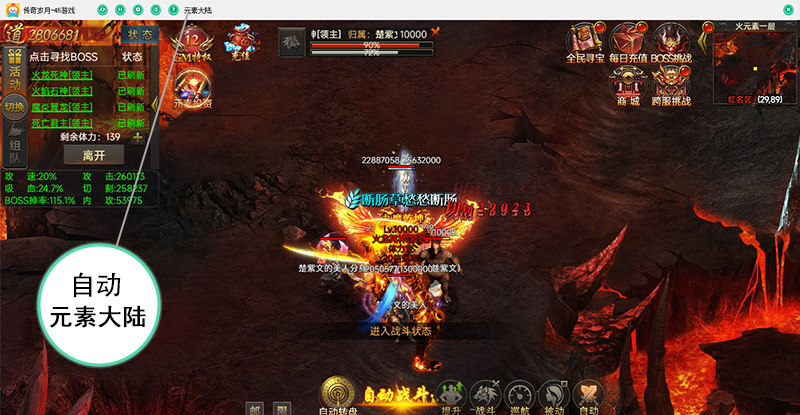Open the 状态 (Status) panel tab
Viewport: 800px width, 415px height.
(141, 34)
